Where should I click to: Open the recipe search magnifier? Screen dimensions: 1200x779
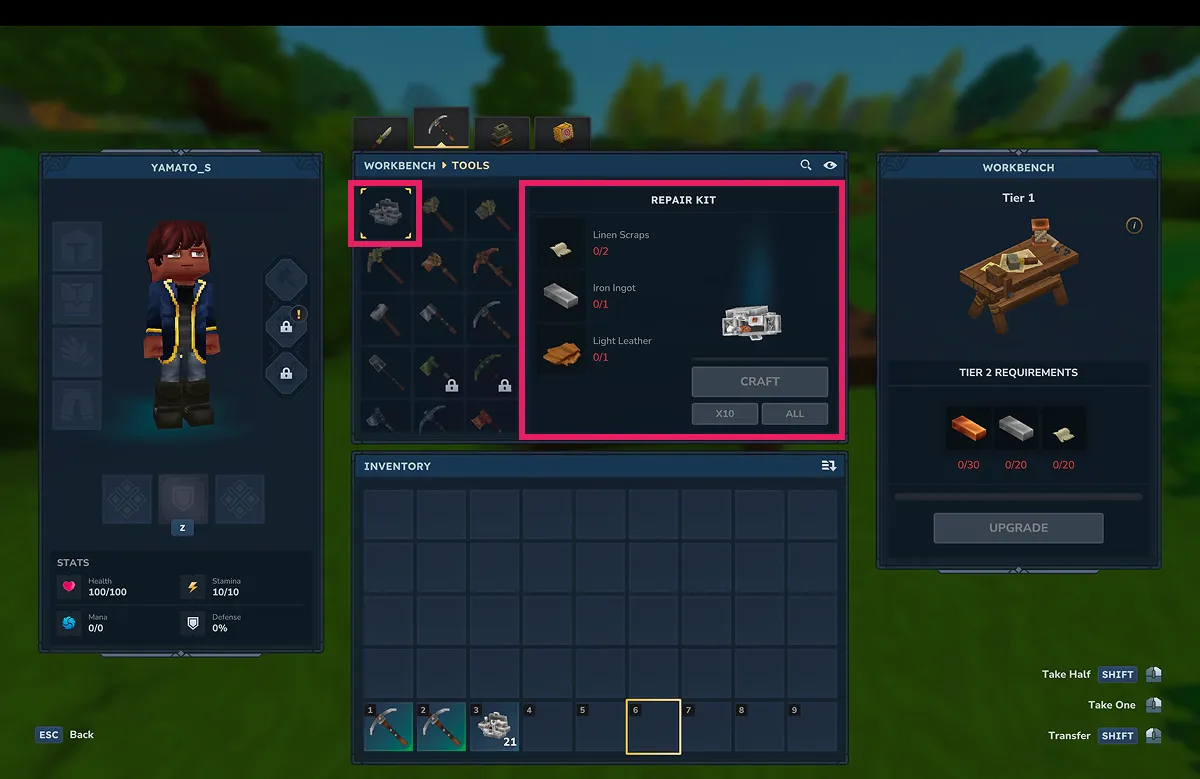(x=806, y=165)
